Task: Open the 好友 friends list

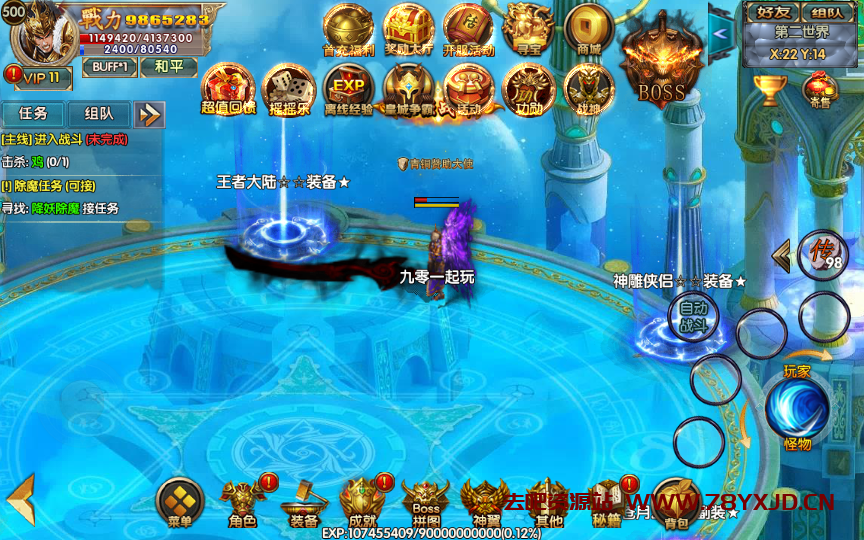Action: point(773,13)
